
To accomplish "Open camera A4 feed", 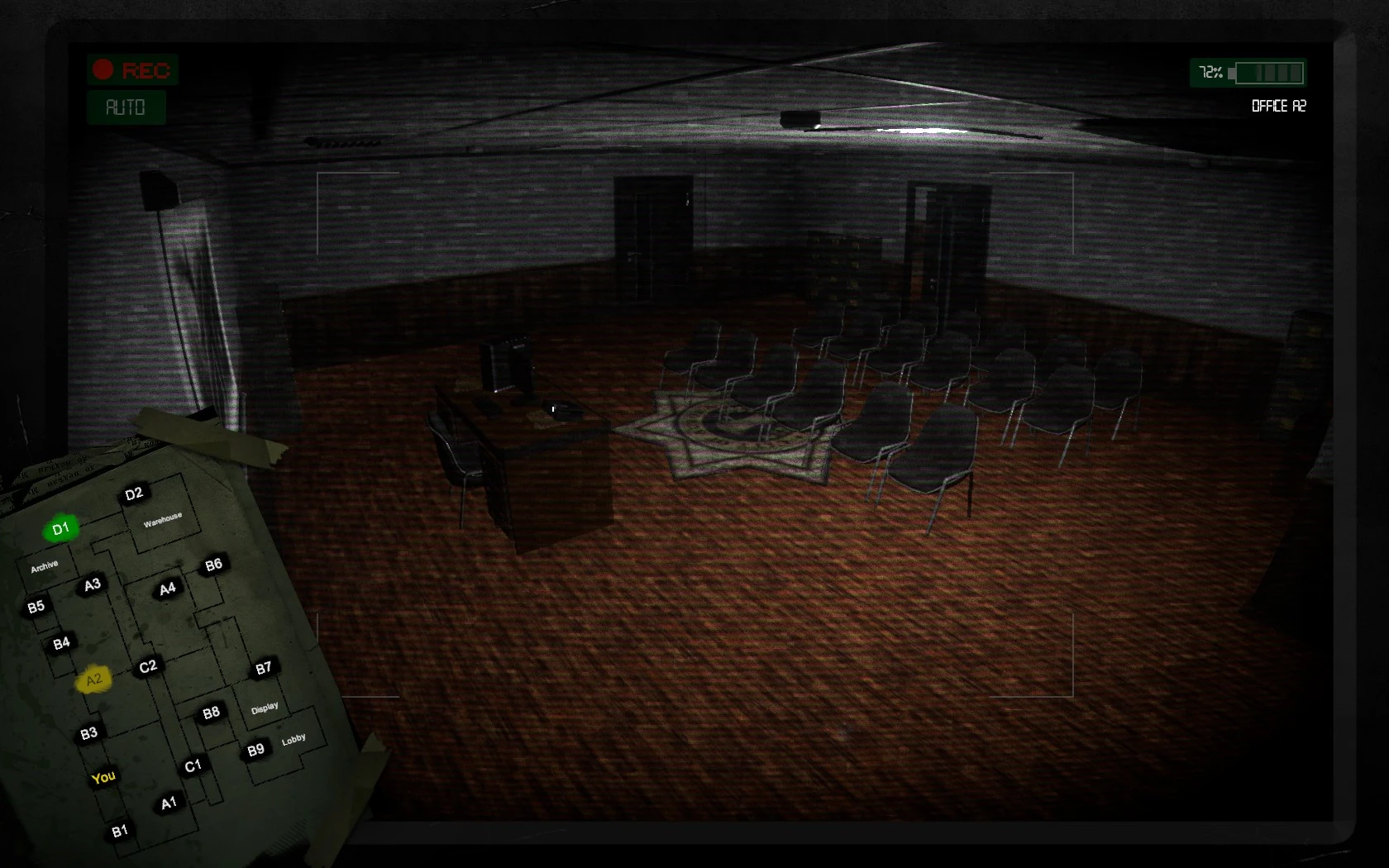I will (168, 588).
